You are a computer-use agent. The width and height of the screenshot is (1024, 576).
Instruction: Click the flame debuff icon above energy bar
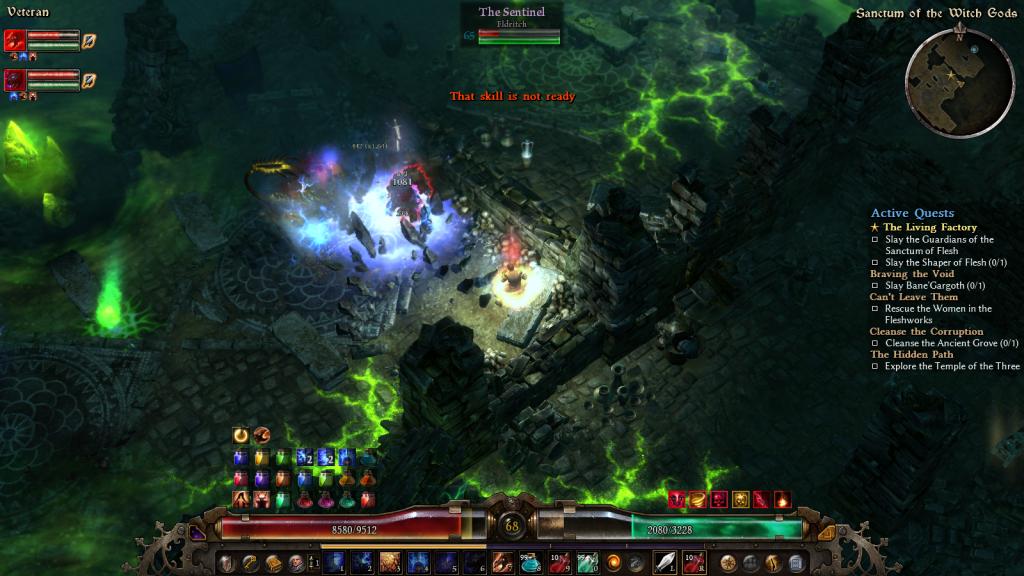point(782,499)
